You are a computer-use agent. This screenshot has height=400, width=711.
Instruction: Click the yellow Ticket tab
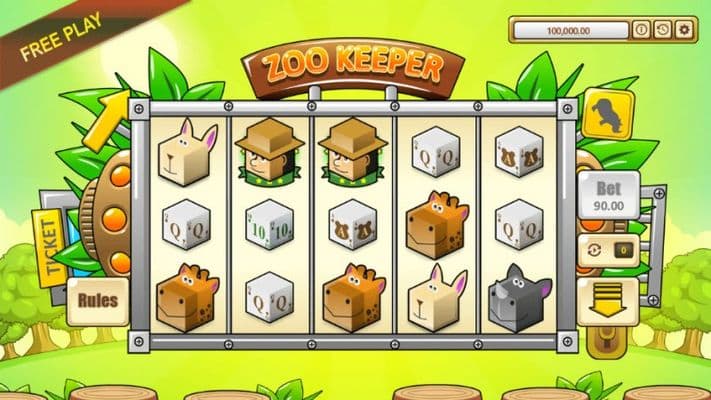point(52,248)
